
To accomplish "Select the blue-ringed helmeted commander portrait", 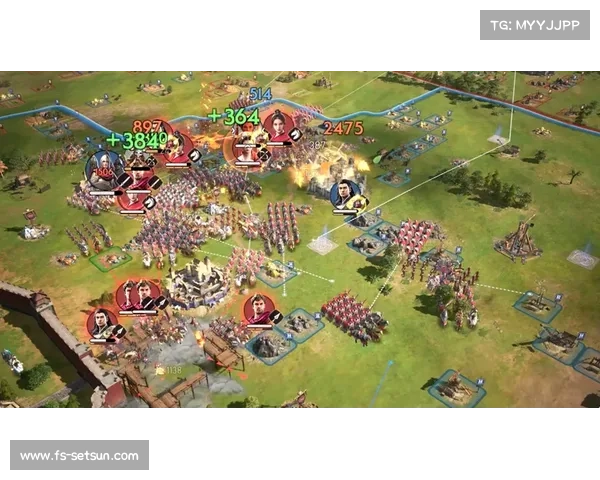I will click(104, 169).
